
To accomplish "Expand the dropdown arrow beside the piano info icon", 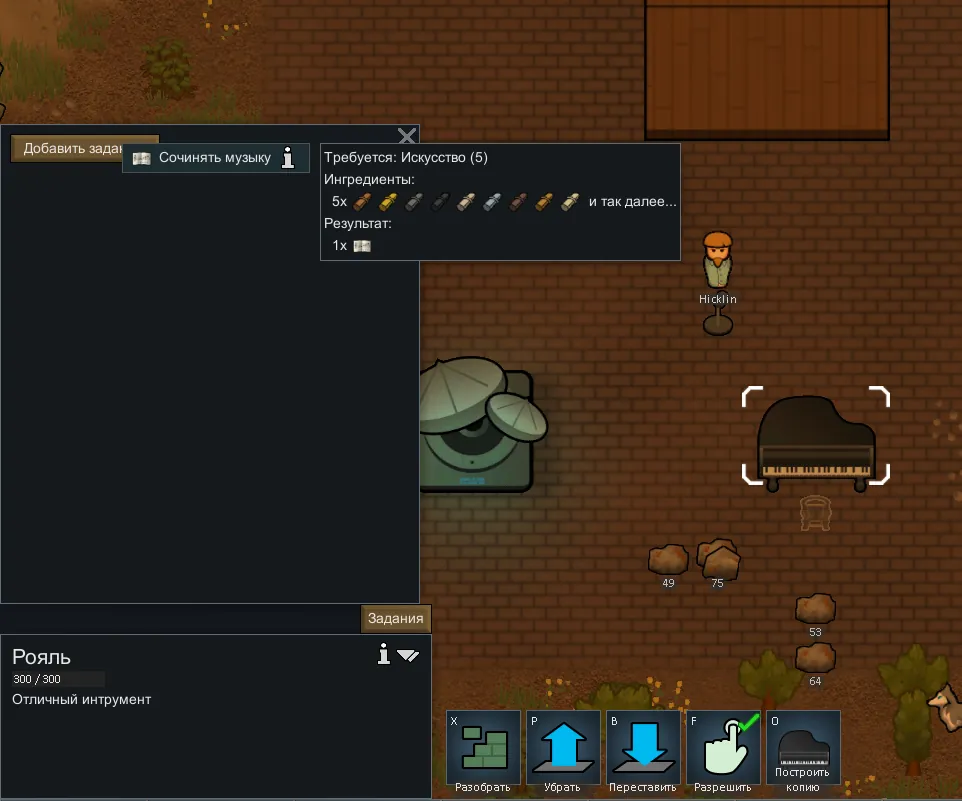I will (x=408, y=656).
